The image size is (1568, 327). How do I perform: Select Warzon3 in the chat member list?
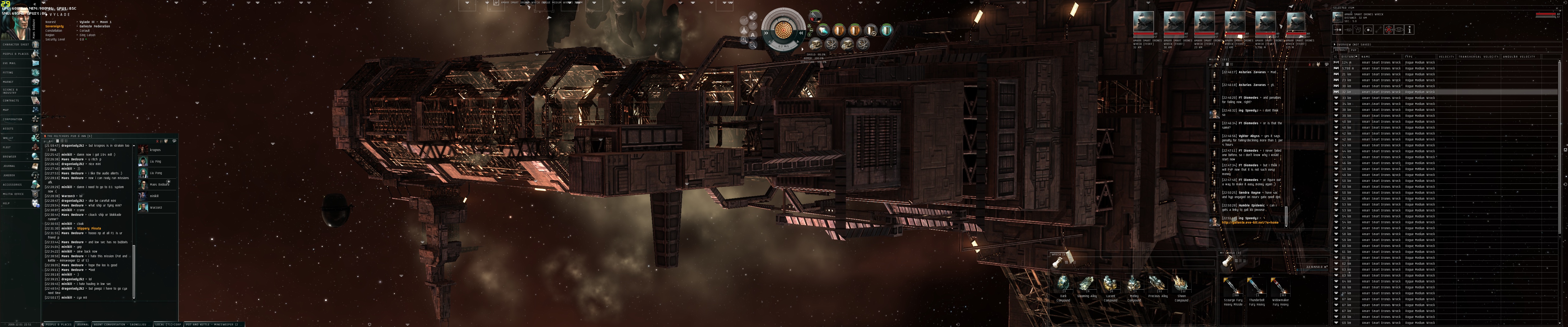[155, 208]
